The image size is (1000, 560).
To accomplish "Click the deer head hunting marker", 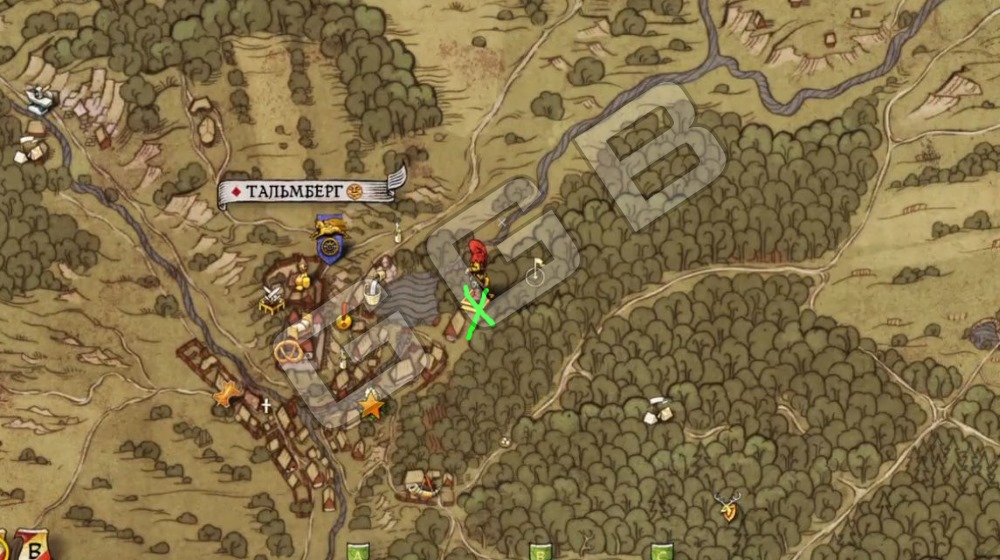I will point(728,508).
